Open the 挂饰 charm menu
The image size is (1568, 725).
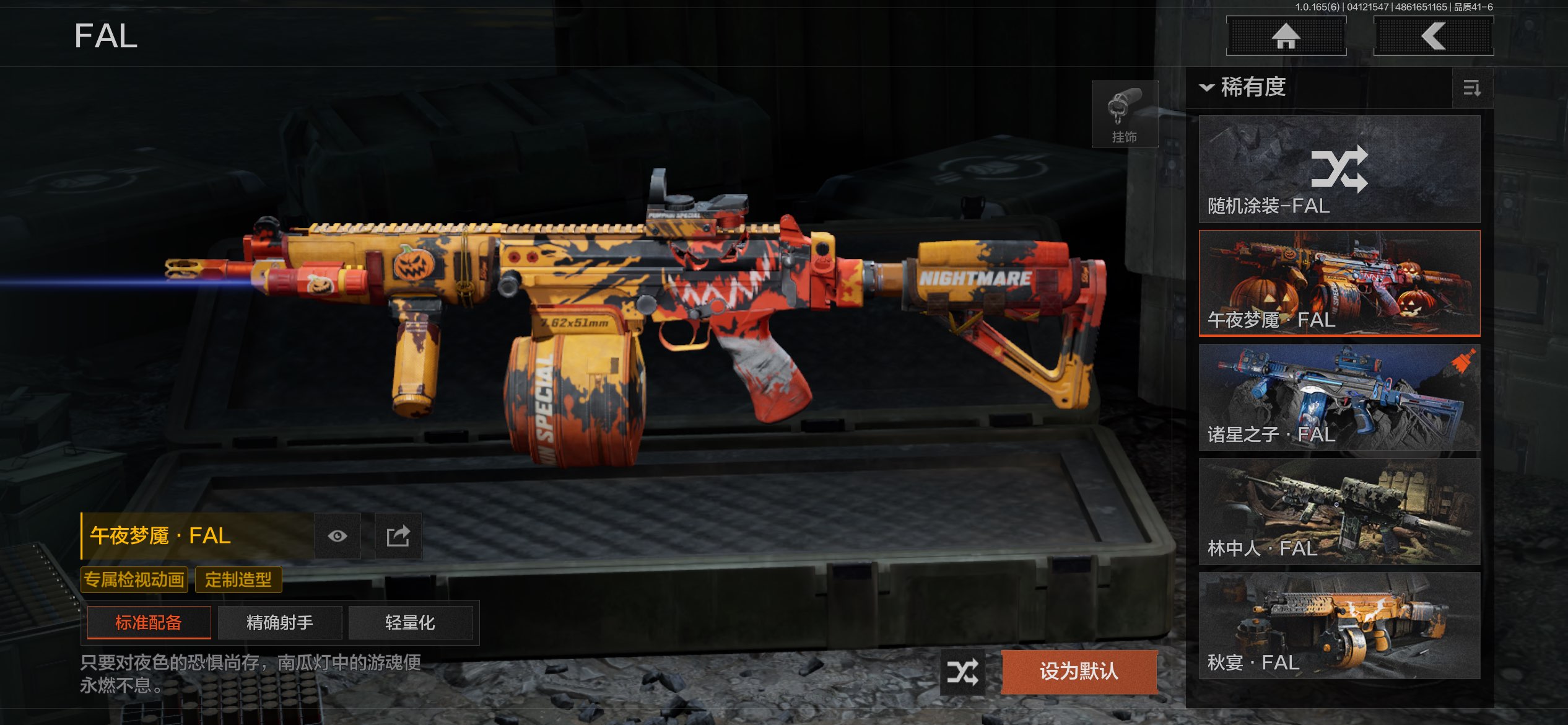click(1124, 115)
